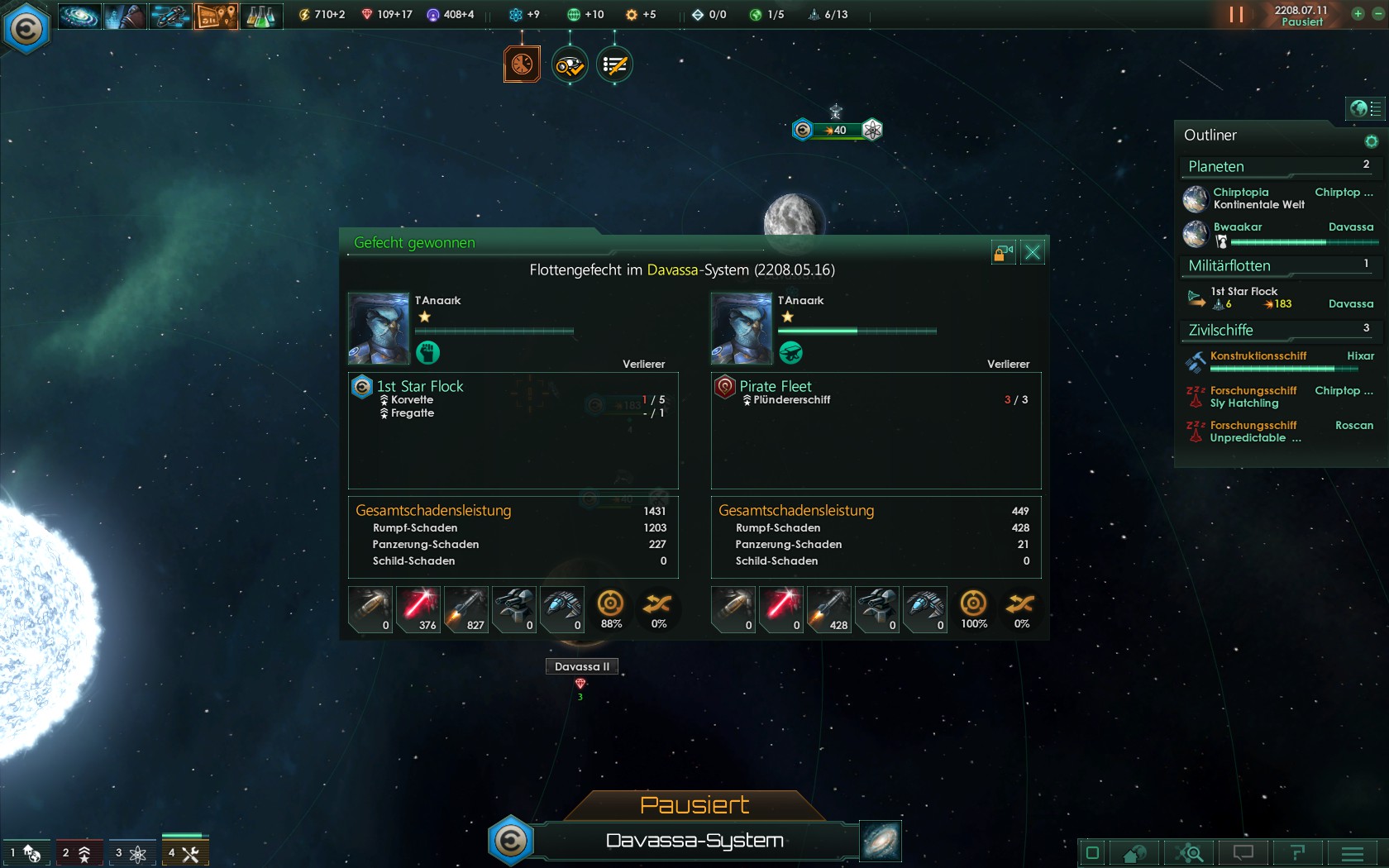This screenshot has width=1389, height=868.
Task: Go to home planet via house-globe button
Action: tap(1134, 853)
